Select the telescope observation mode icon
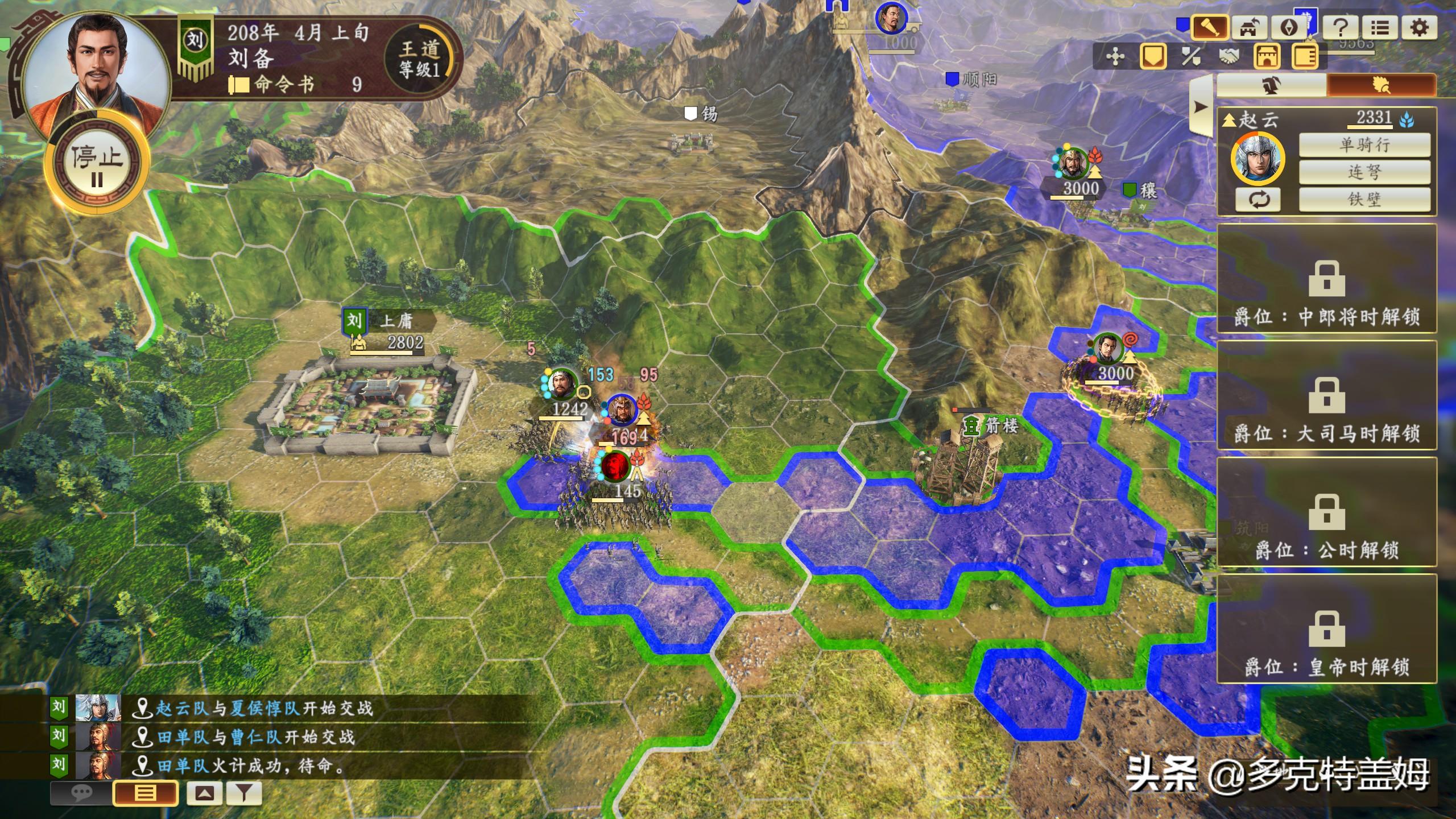Viewport: 1456px width, 819px height. pyautogui.click(x=1211, y=27)
